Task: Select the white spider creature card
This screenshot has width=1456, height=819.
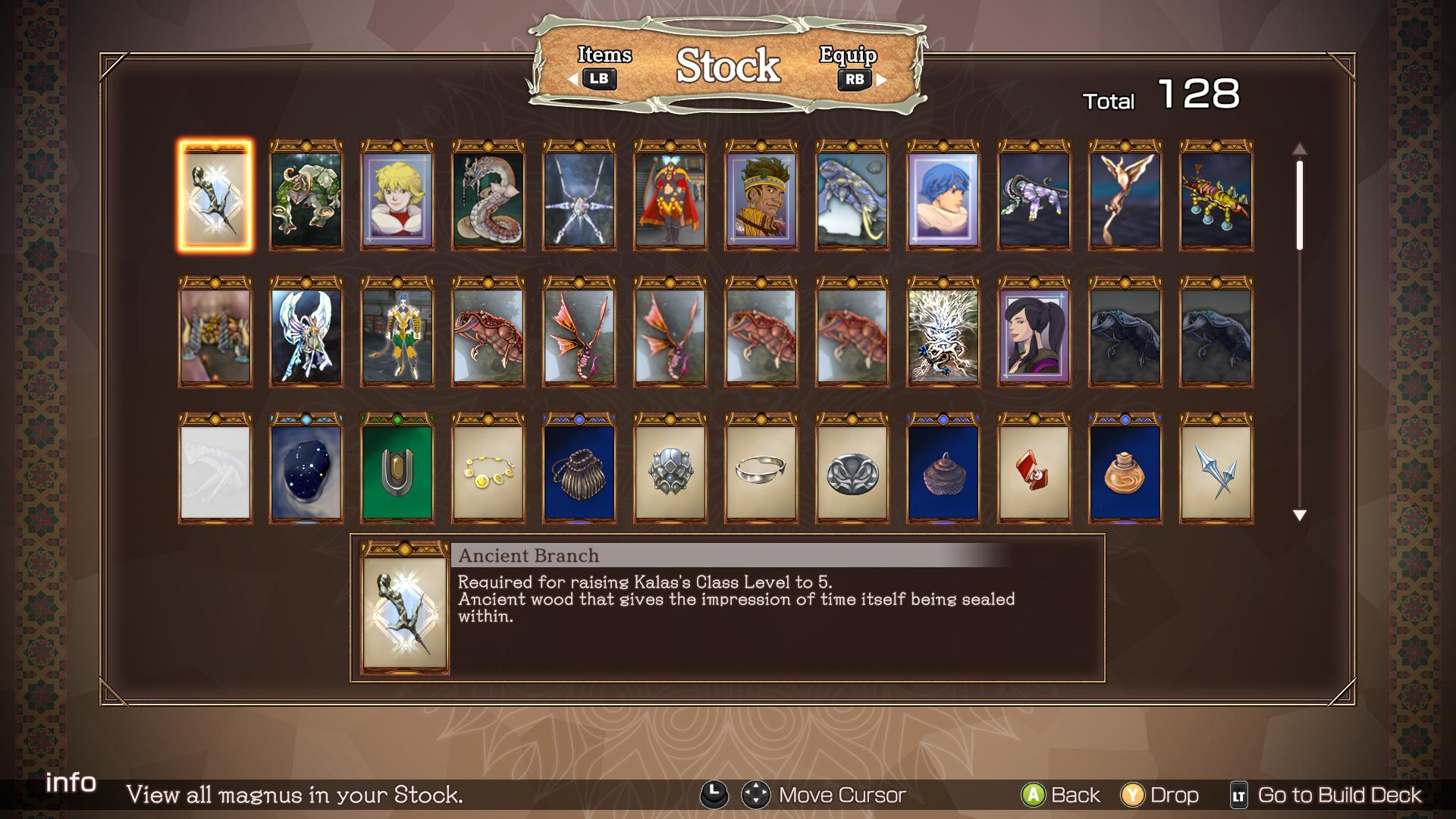Action: (579, 196)
